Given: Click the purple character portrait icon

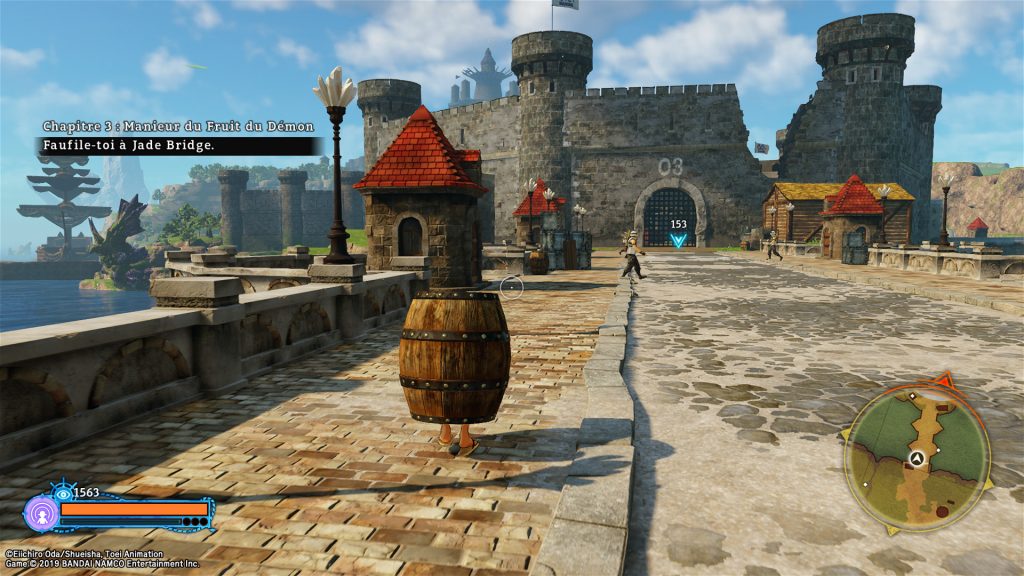Looking at the screenshot, I should 42,513.
